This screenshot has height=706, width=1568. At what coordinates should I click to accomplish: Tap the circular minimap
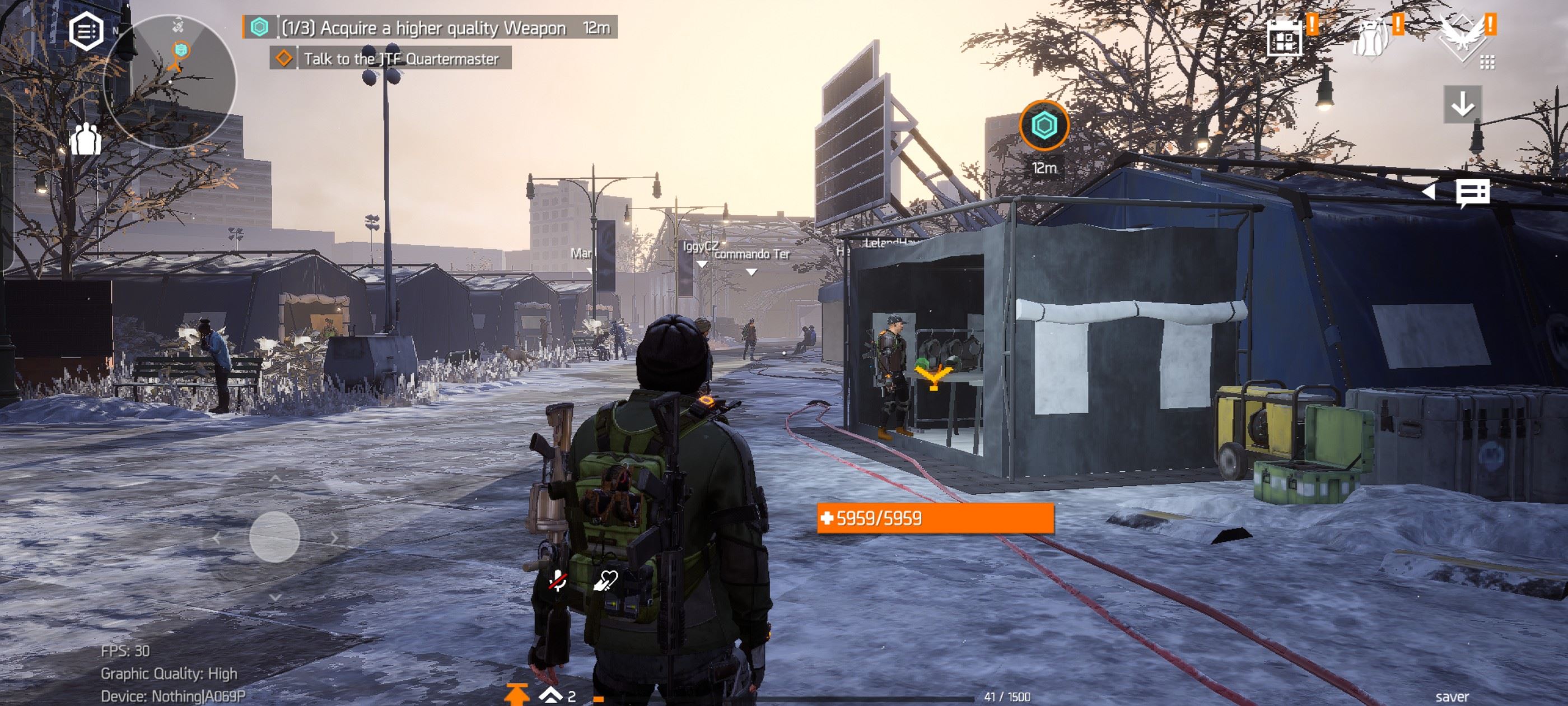(170, 82)
